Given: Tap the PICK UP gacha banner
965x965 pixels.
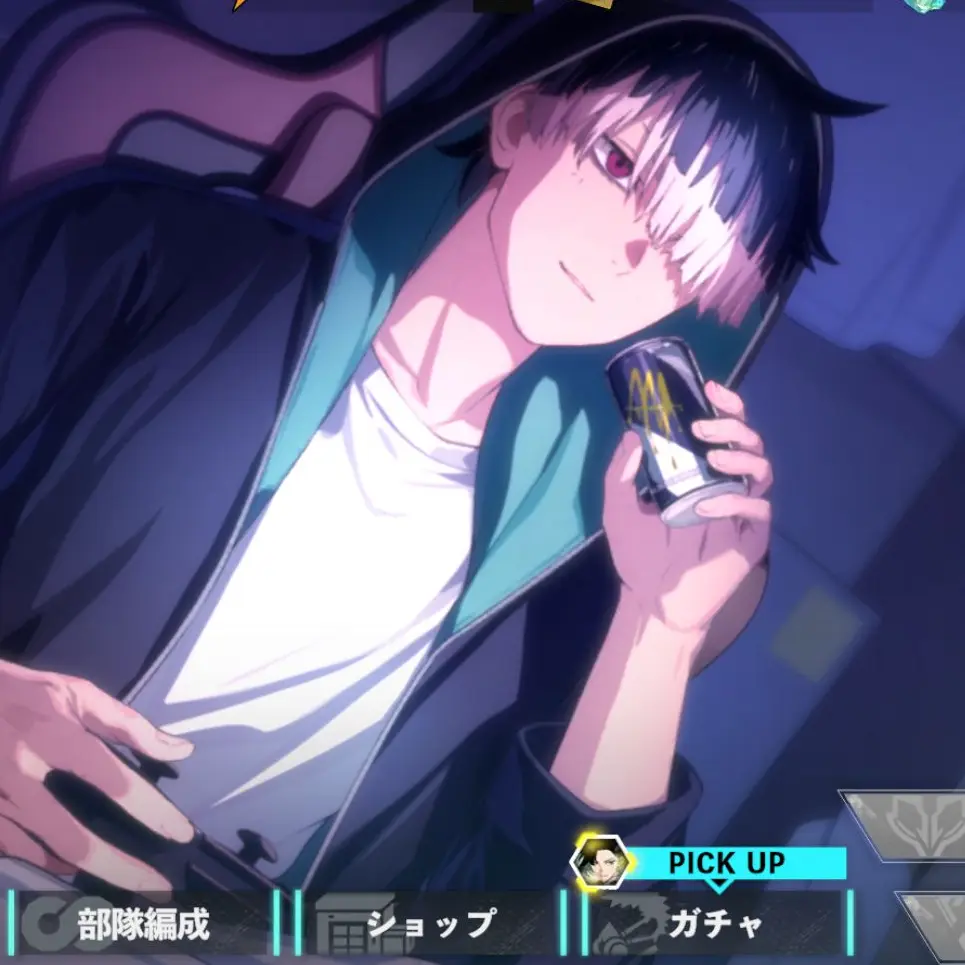Looking at the screenshot, I should [x=726, y=862].
